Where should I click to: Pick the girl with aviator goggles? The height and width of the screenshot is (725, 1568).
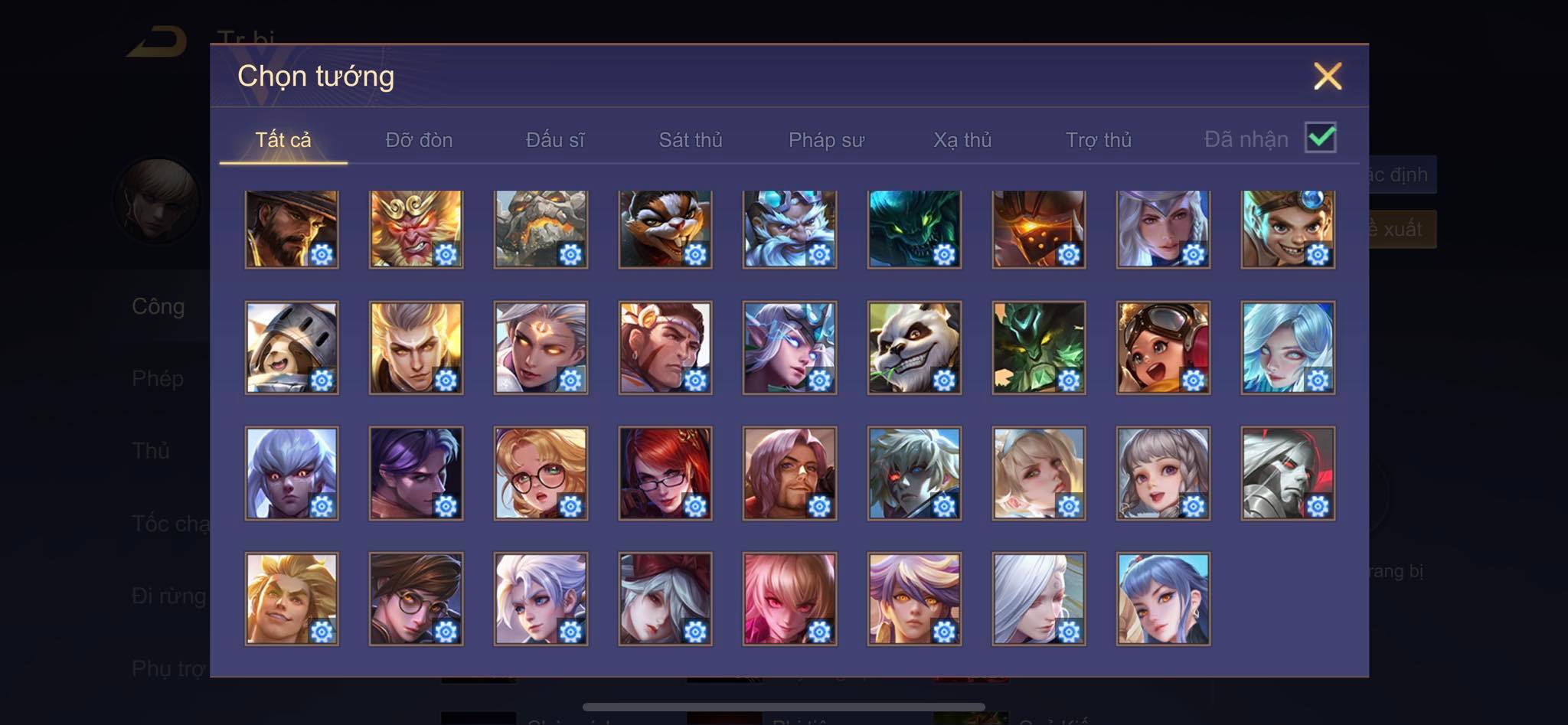[x=1163, y=348]
